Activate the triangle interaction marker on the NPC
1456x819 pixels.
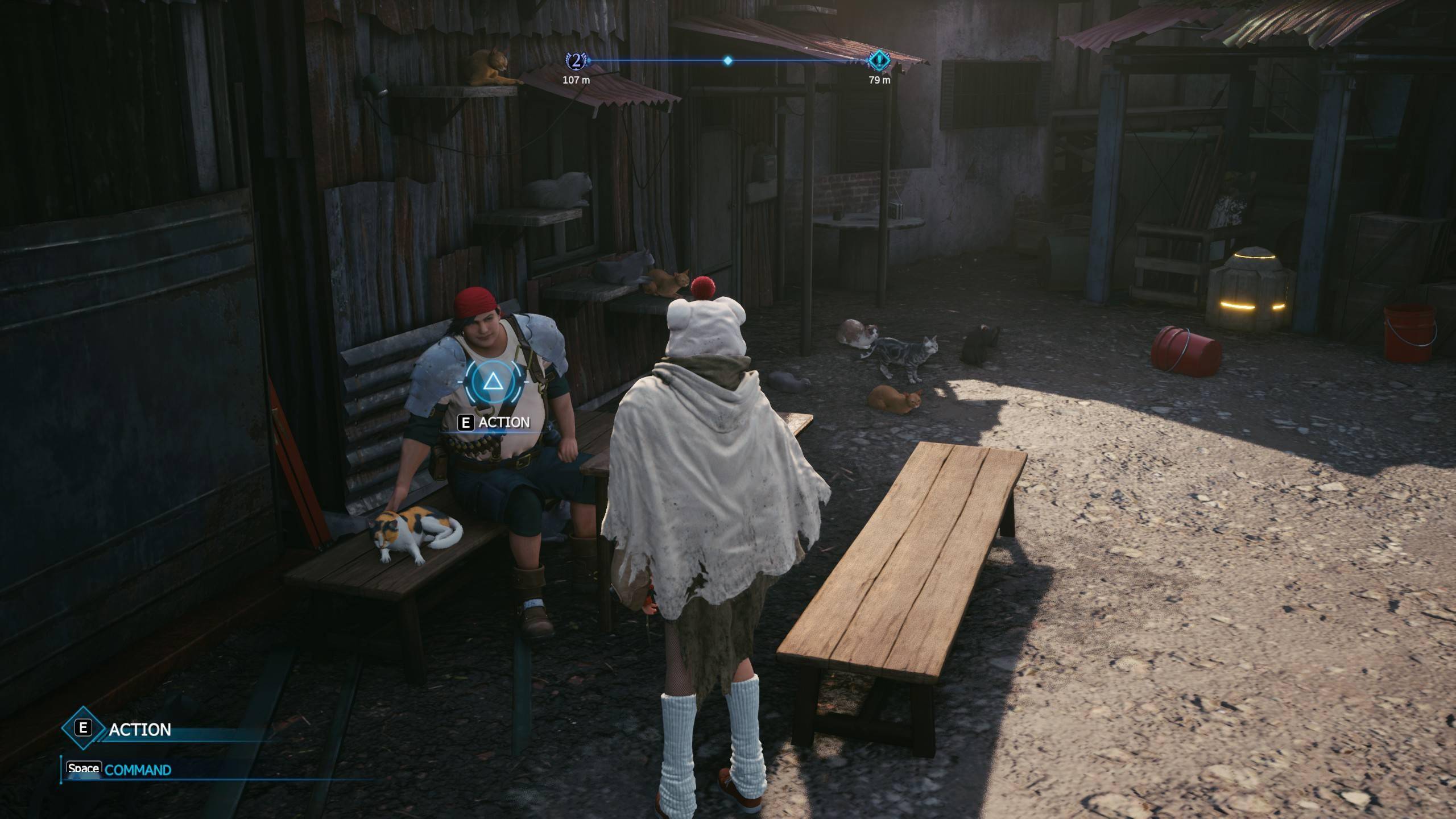point(491,381)
